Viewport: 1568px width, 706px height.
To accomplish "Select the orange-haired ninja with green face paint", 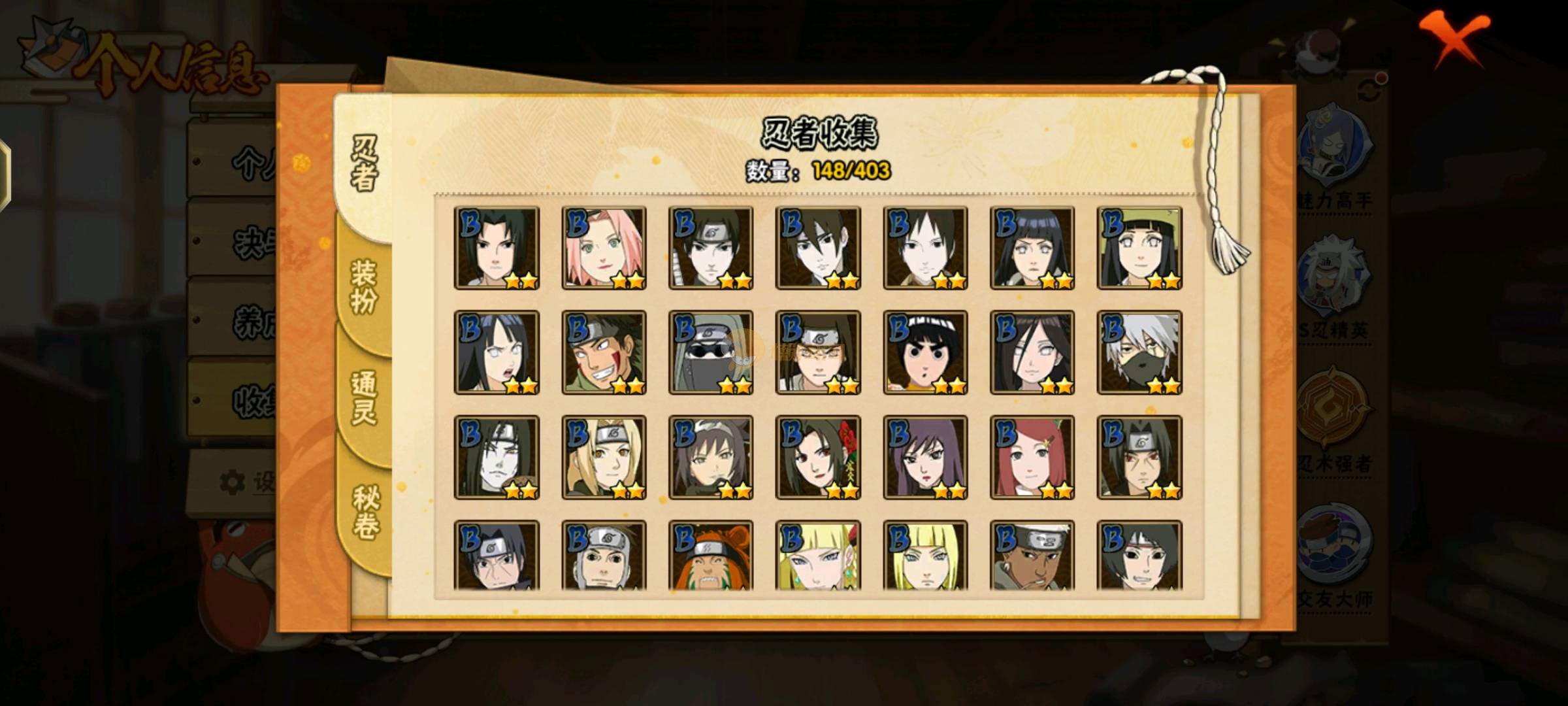I will (711, 556).
